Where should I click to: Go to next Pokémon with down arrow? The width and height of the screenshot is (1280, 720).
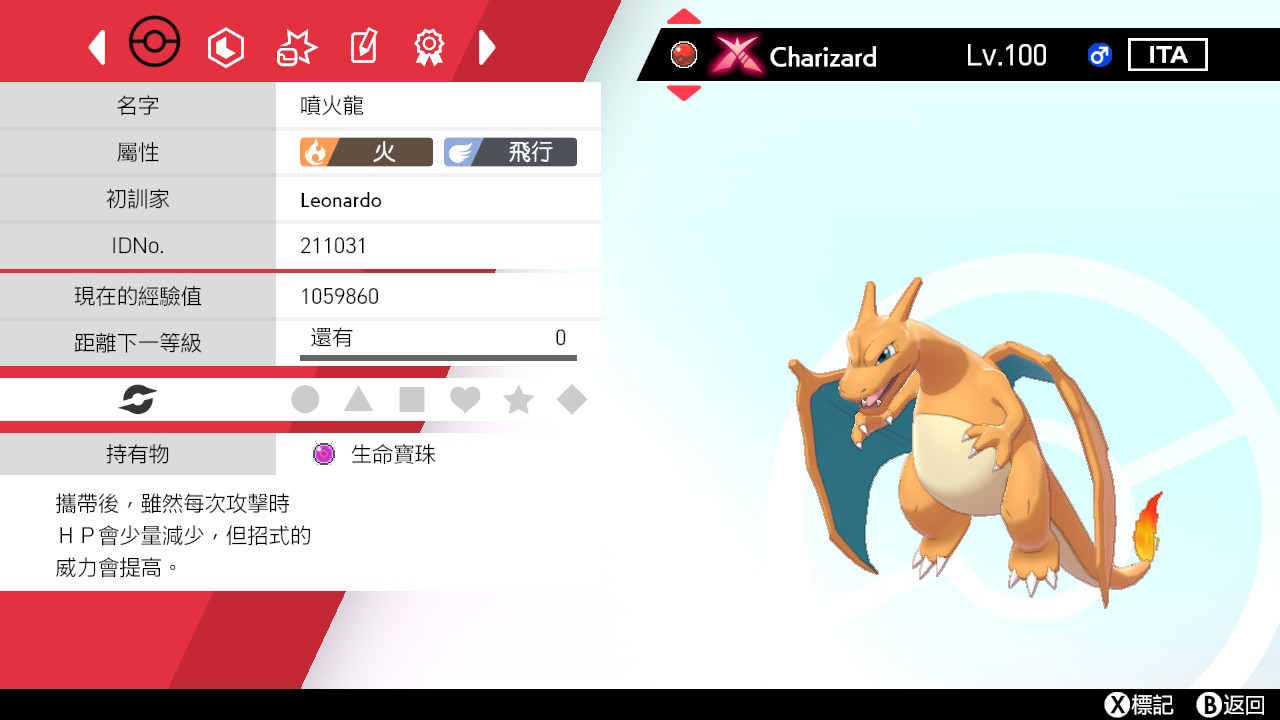pos(684,93)
